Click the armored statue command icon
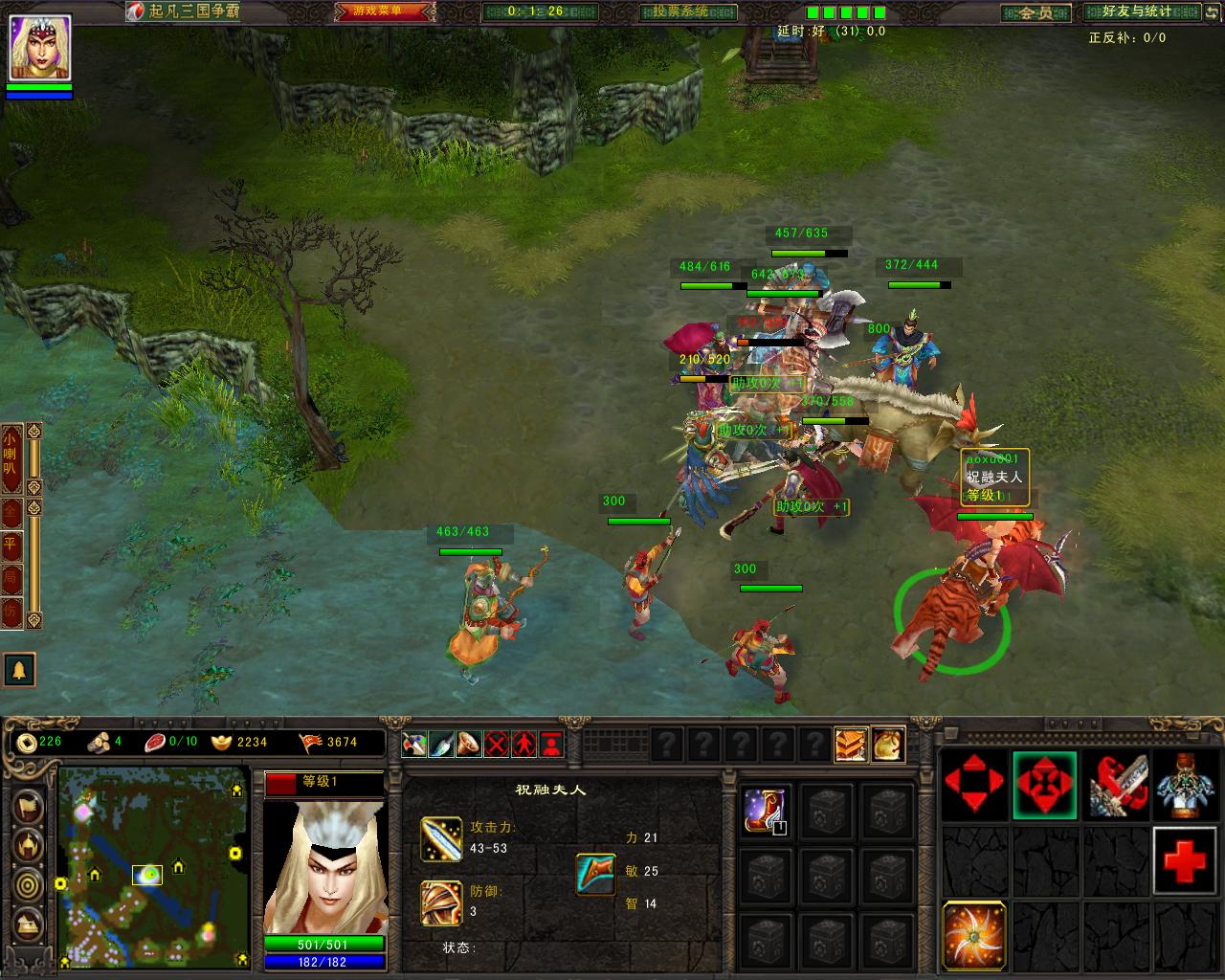 tap(1186, 786)
